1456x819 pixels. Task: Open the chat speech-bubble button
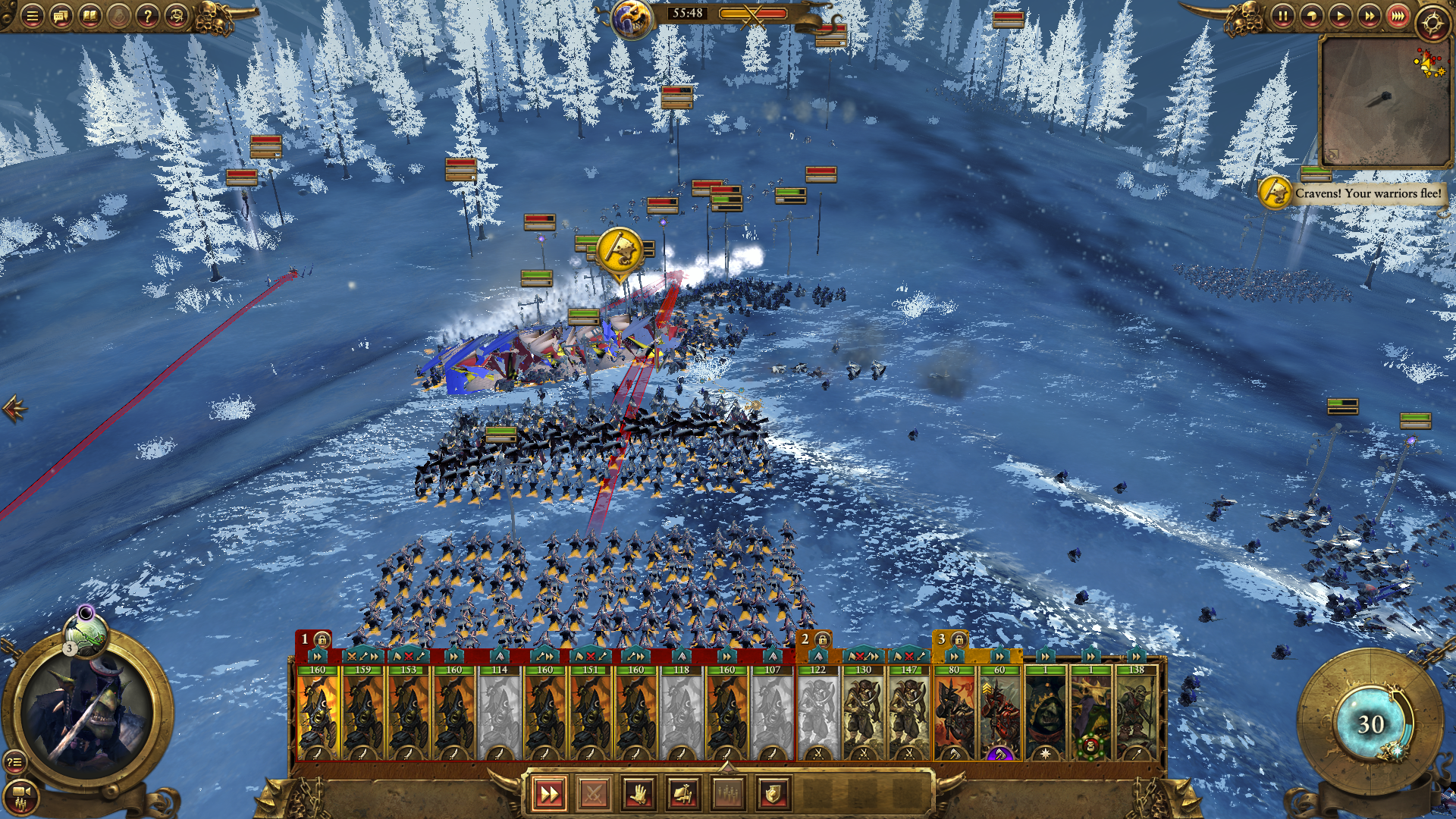coord(61,16)
